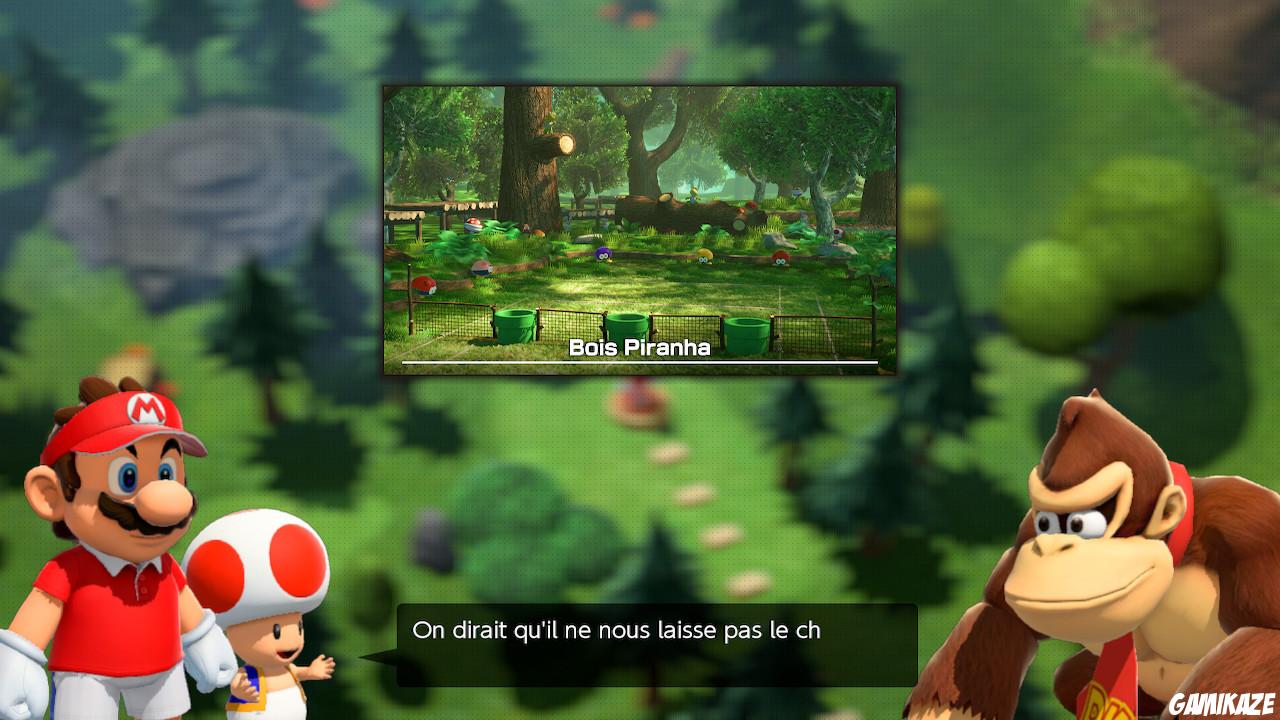Click the yellow Shy Guy by the log
Image resolution: width=1280 pixels, height=720 pixels.
(703, 255)
